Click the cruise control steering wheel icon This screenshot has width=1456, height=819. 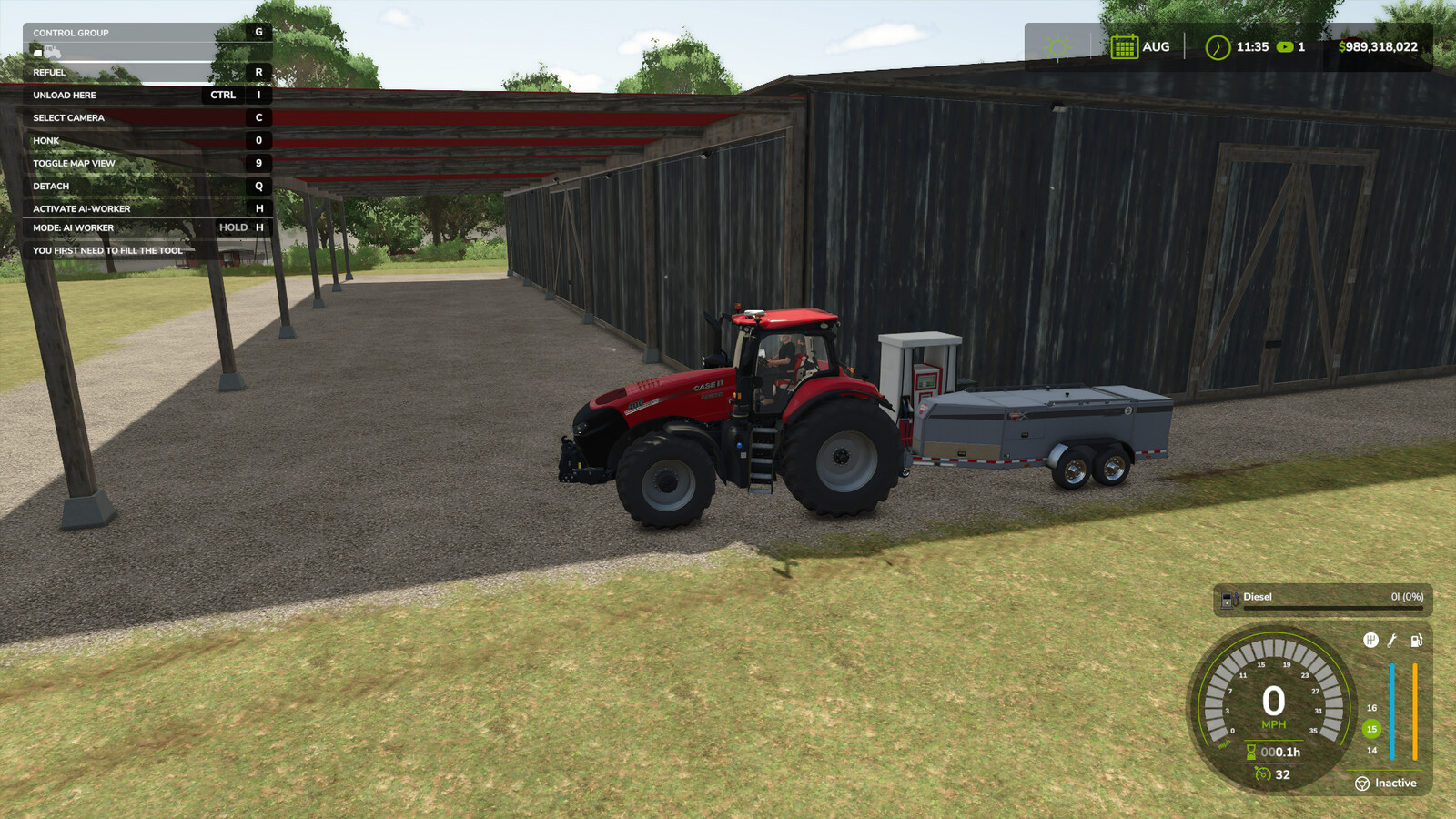pos(1362,784)
